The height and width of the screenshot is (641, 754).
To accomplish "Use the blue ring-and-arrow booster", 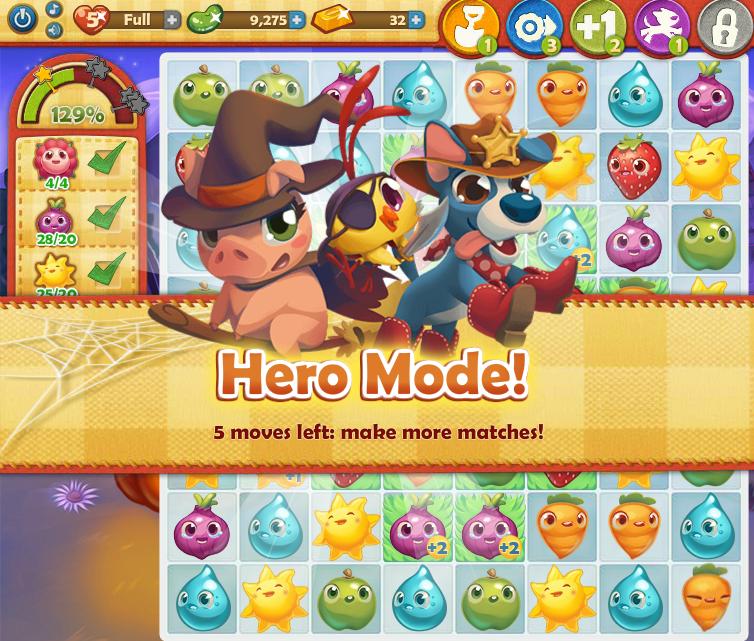I will coord(534,26).
